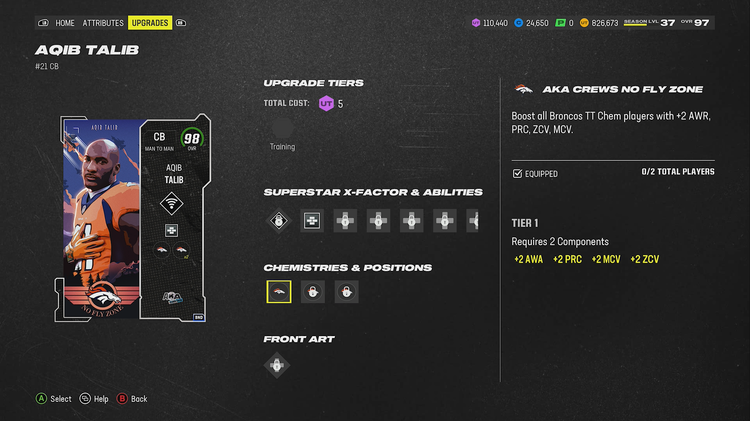Screen dimensions: 750x421
Task: Select the unlocked square superstar ability slot
Action: point(312,221)
